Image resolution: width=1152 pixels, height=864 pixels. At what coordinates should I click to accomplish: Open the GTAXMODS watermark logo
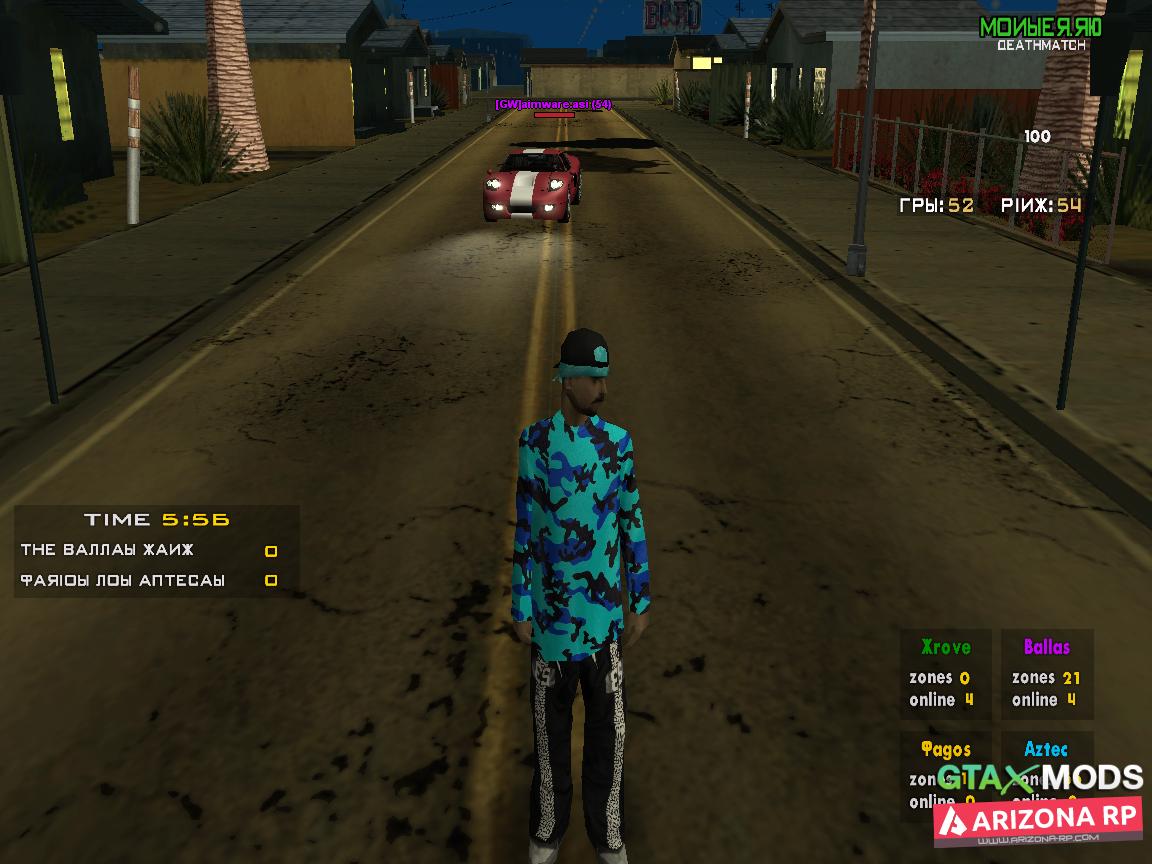(1039, 778)
